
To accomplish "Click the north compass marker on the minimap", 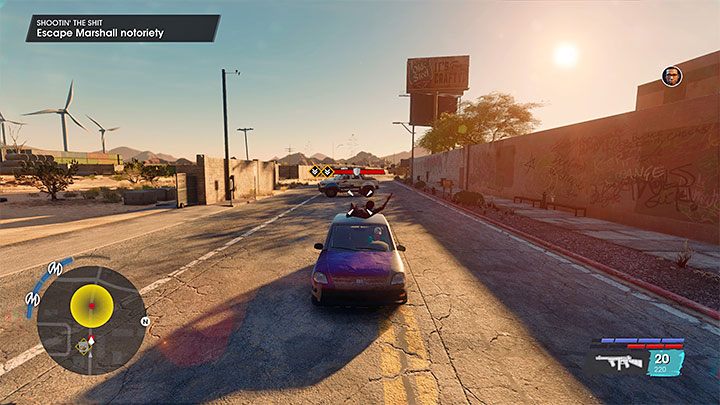I will tap(145, 321).
